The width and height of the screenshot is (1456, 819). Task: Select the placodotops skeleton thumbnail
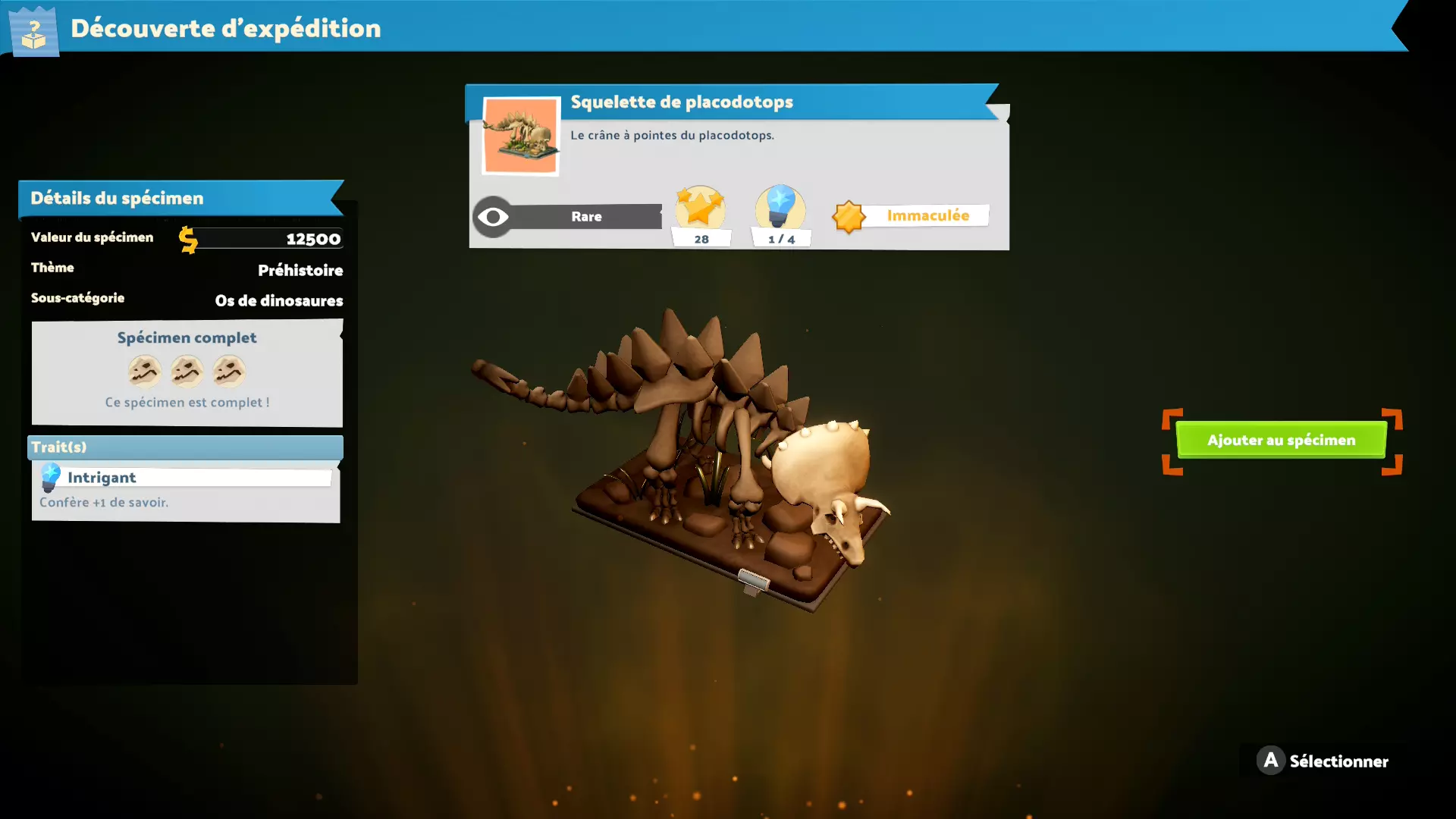(x=521, y=136)
